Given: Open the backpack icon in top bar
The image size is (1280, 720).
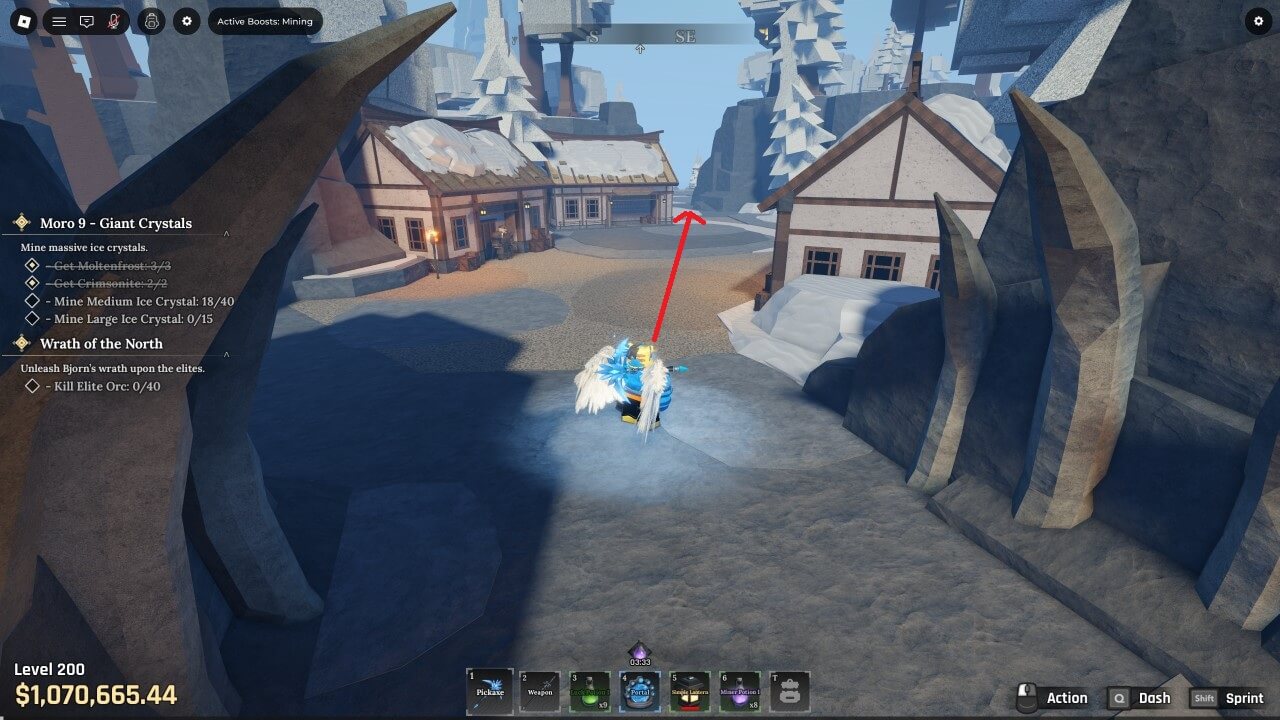Looking at the screenshot, I should (151, 21).
